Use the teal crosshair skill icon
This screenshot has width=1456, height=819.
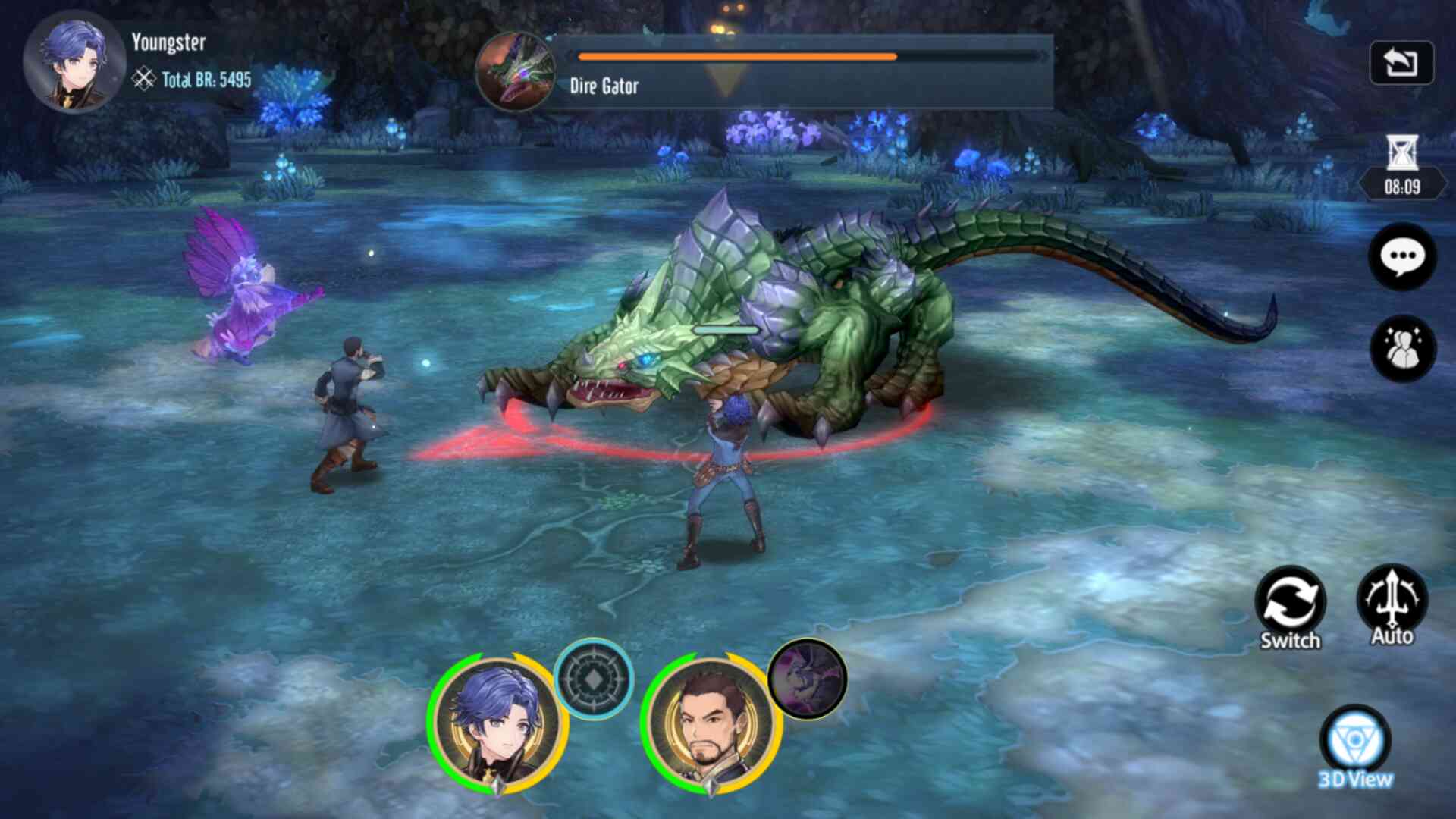pyautogui.click(x=593, y=678)
